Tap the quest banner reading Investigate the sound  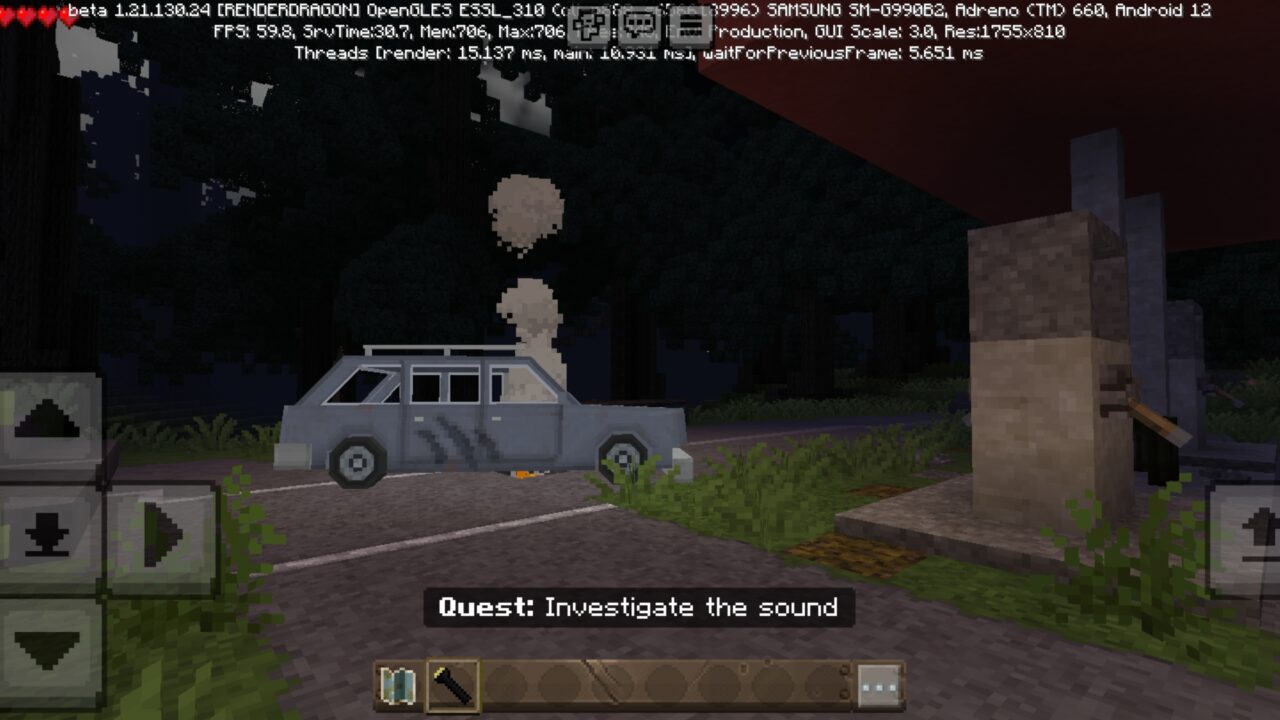pos(640,606)
